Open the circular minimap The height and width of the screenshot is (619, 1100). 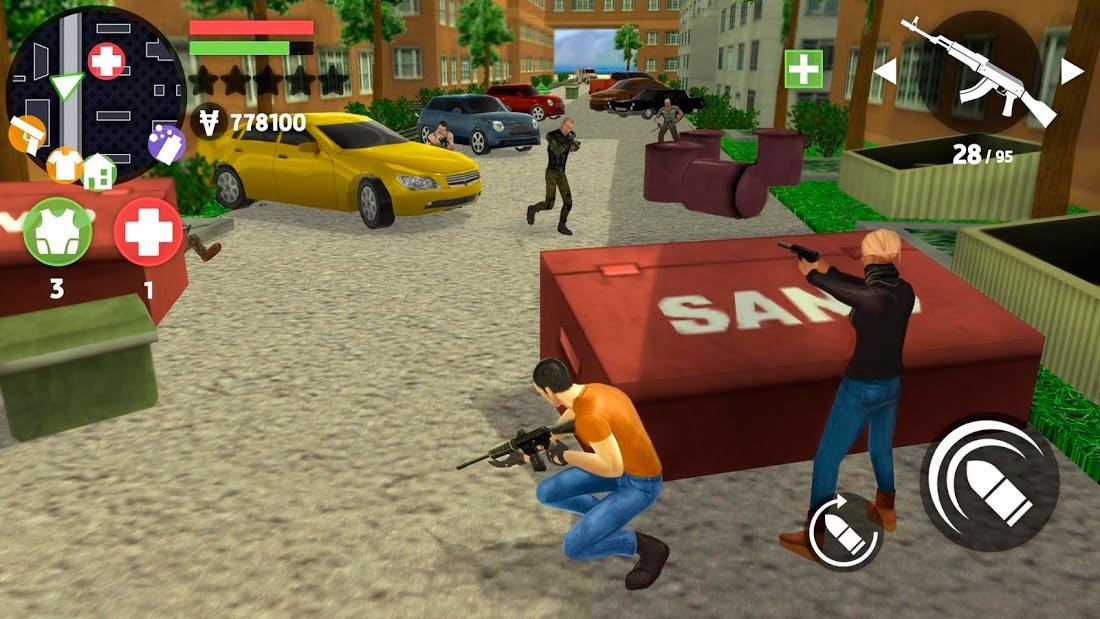[95, 95]
